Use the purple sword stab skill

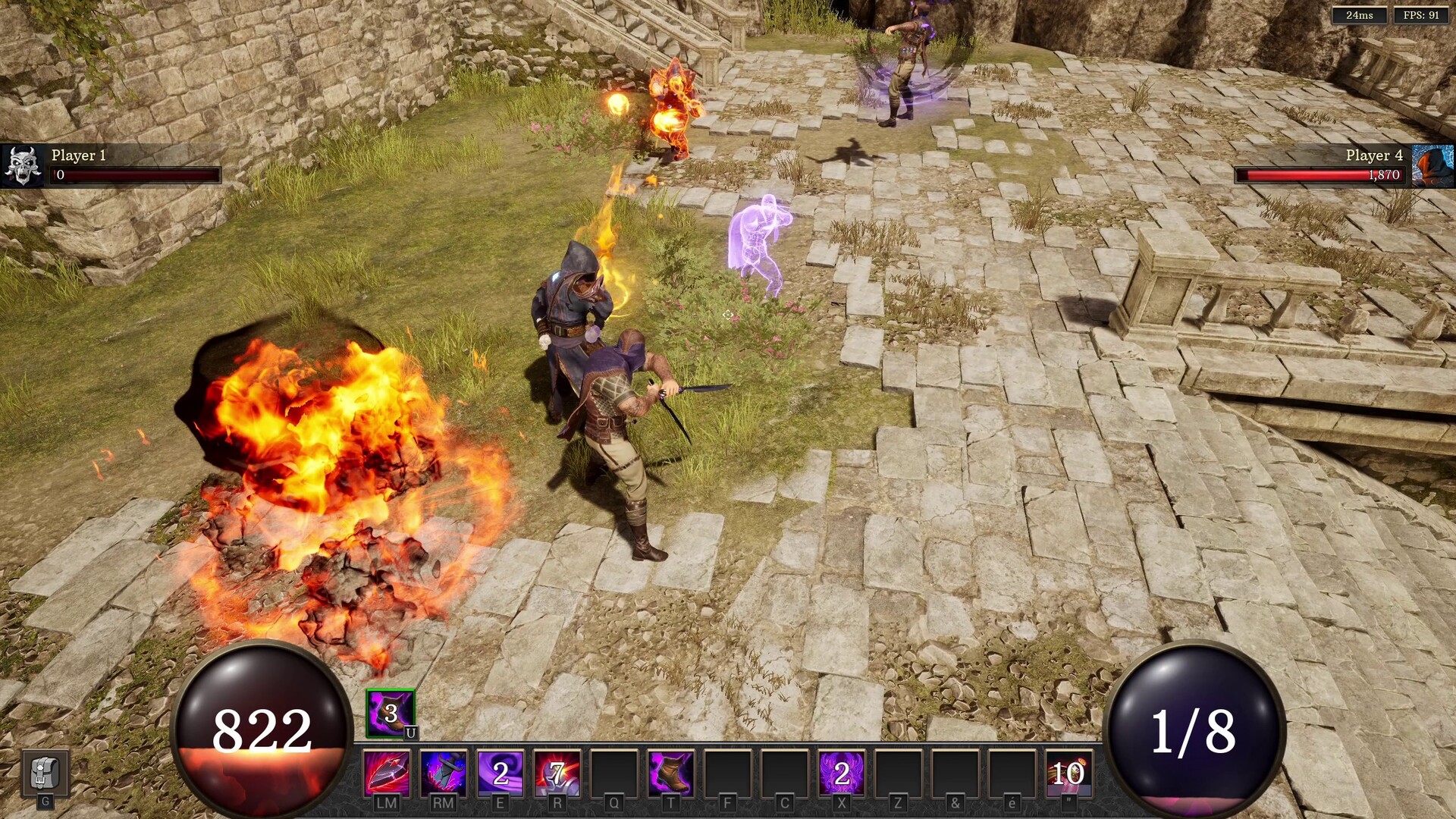click(x=444, y=773)
